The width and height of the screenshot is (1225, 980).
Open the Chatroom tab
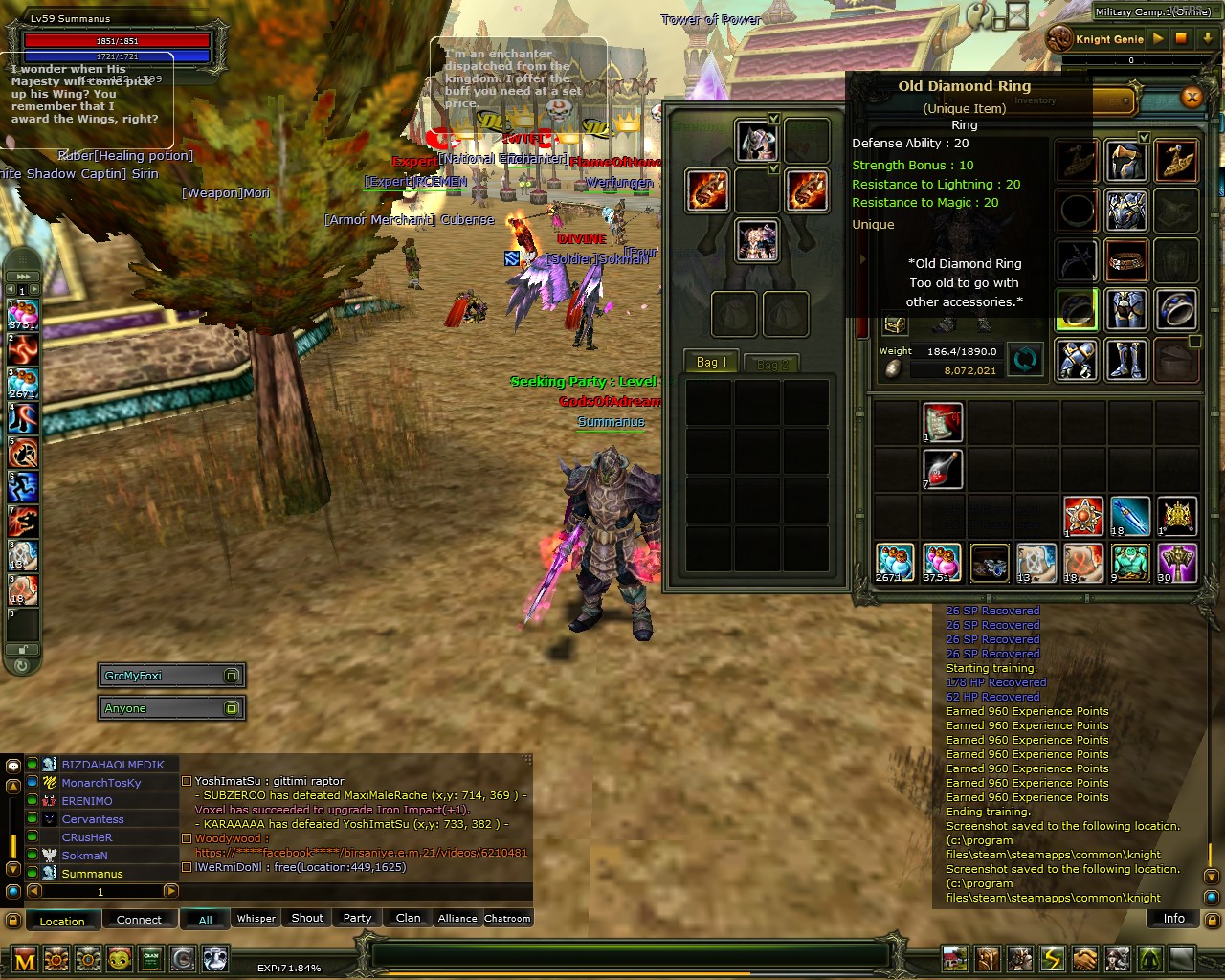pyautogui.click(x=507, y=919)
